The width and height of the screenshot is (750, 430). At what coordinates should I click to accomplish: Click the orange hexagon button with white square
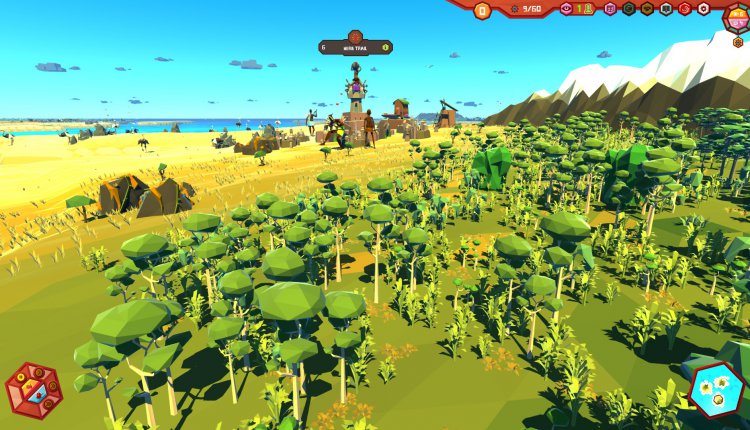pyautogui.click(x=482, y=10)
